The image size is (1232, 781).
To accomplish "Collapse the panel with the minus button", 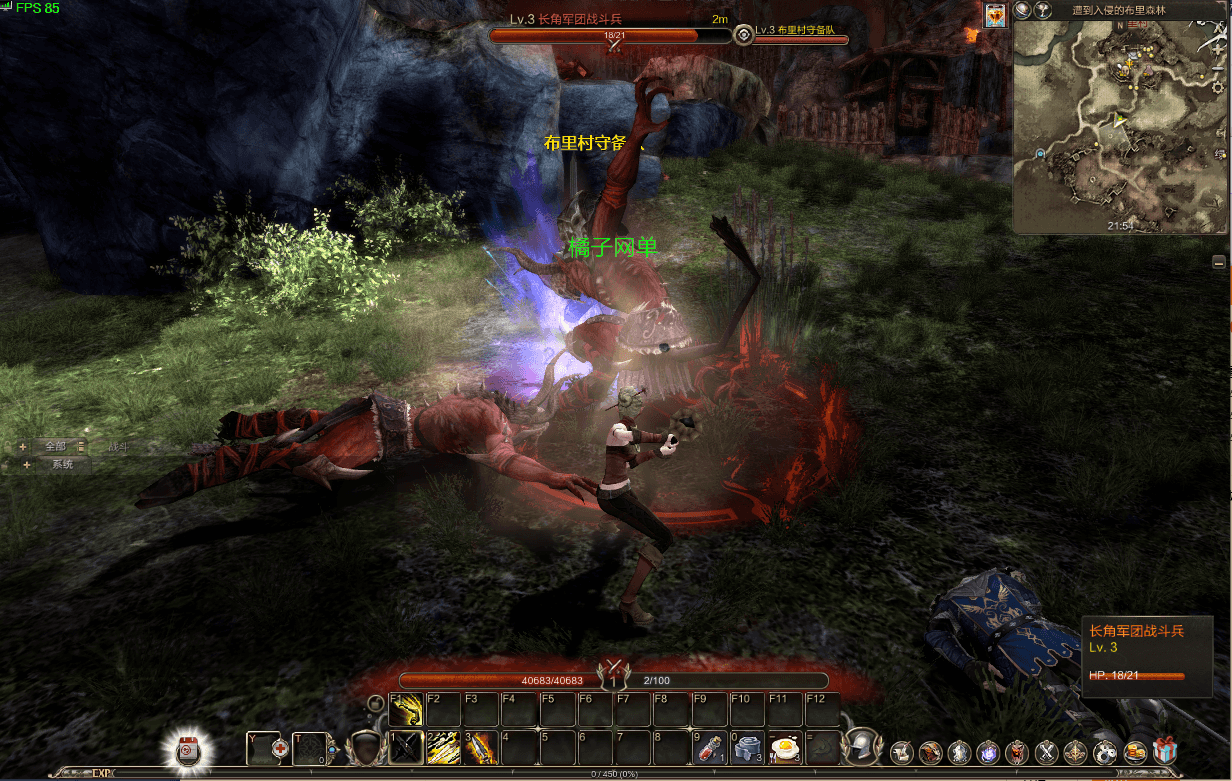I will coord(1219,261).
